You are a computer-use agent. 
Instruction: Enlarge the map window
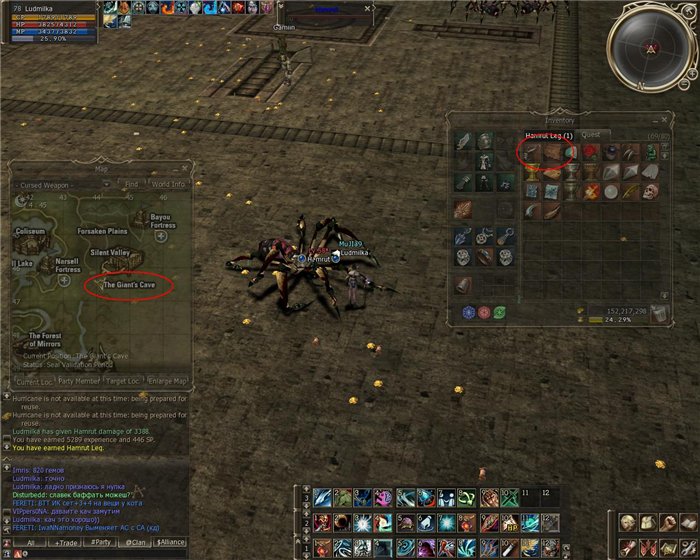coord(166,381)
